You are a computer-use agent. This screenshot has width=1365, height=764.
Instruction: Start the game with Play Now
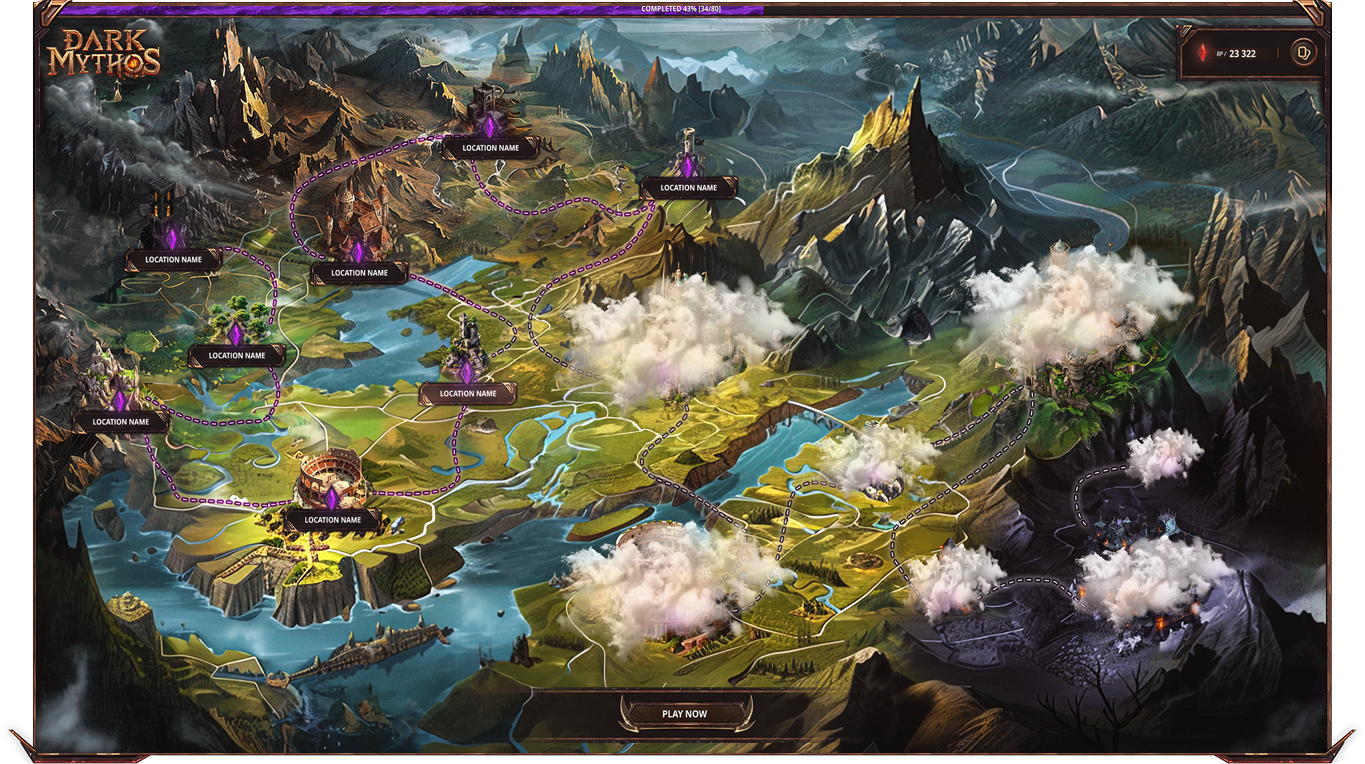[x=684, y=714]
